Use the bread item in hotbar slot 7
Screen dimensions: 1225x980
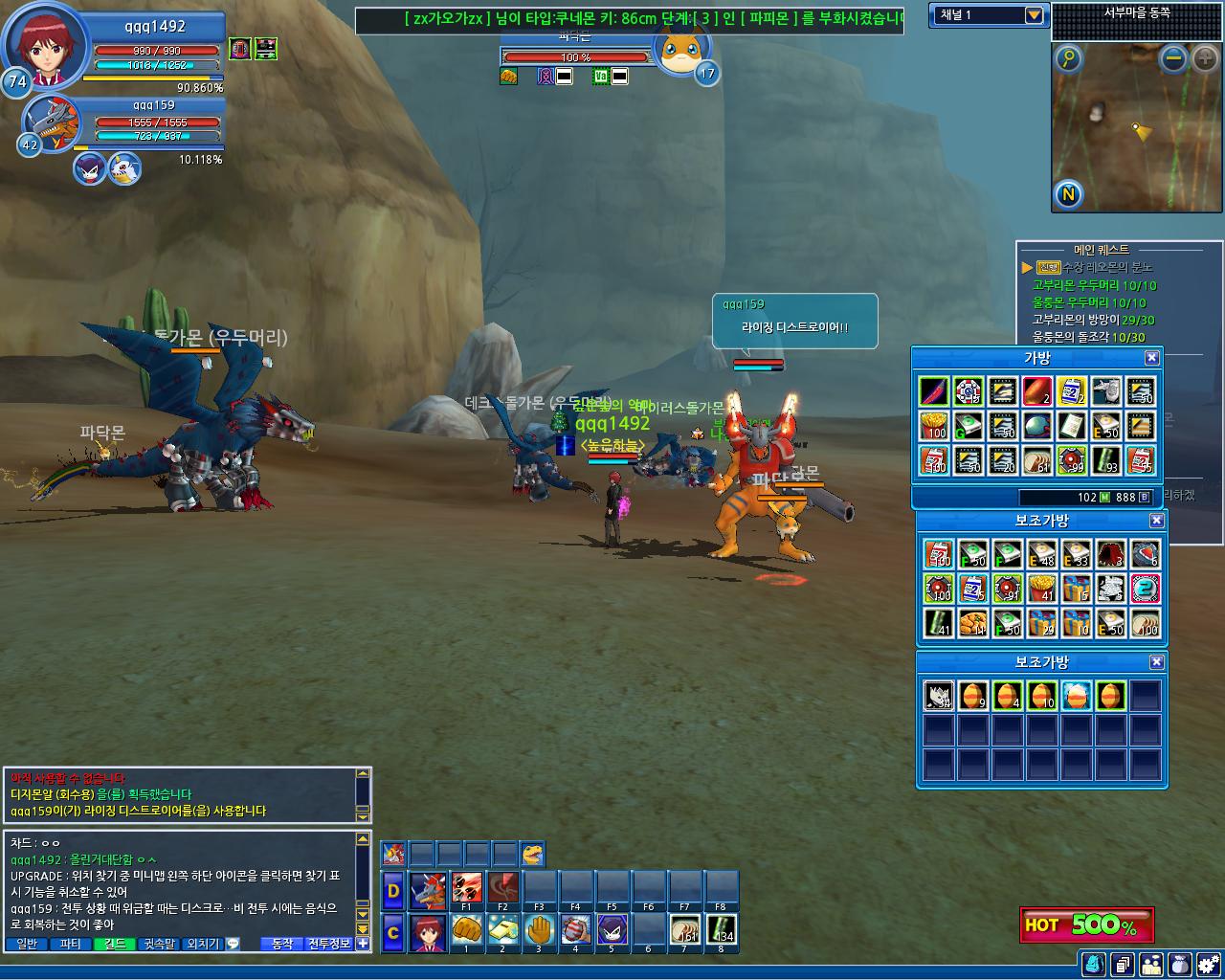pos(684,930)
